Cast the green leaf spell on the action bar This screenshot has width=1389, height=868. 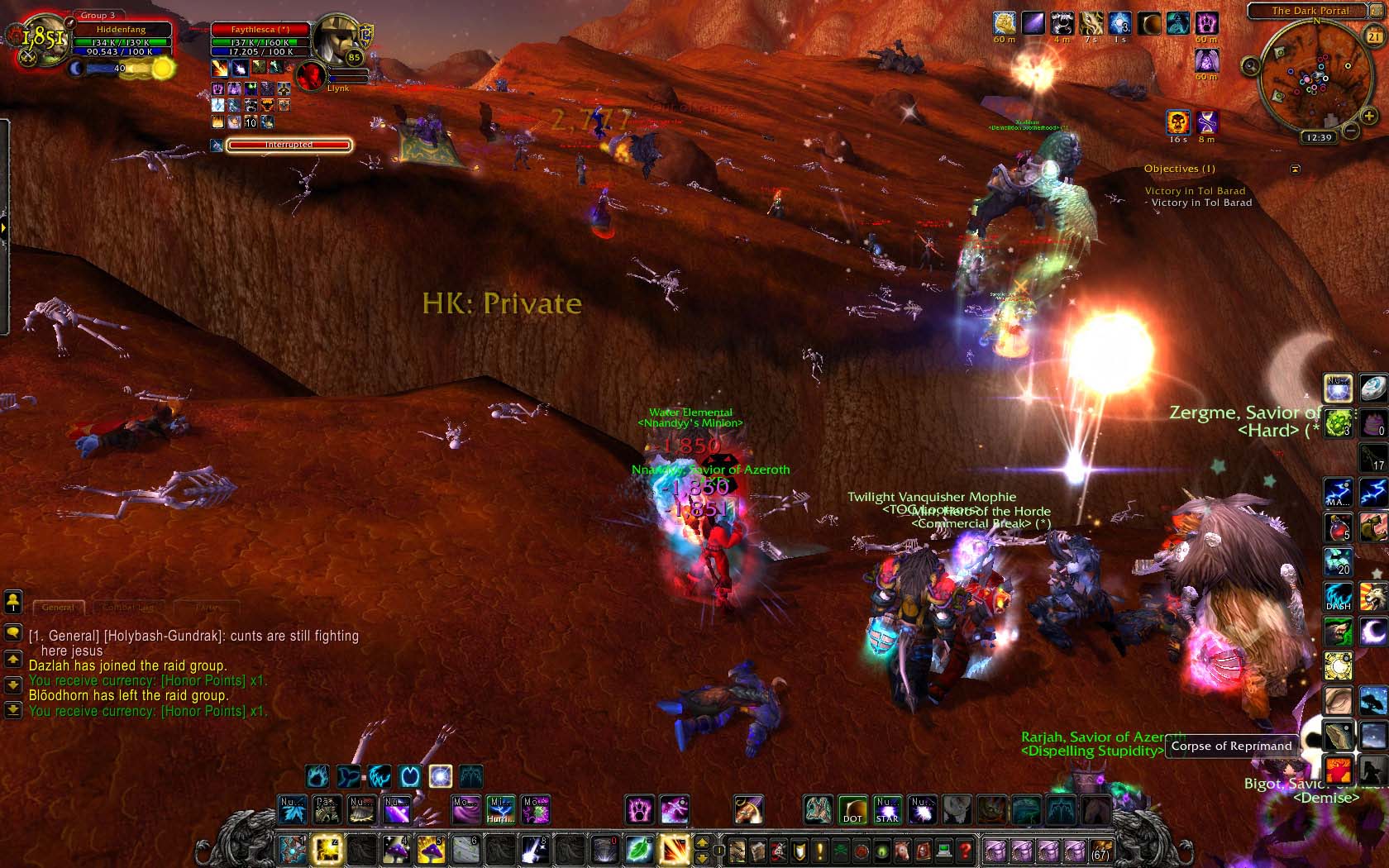click(x=638, y=850)
